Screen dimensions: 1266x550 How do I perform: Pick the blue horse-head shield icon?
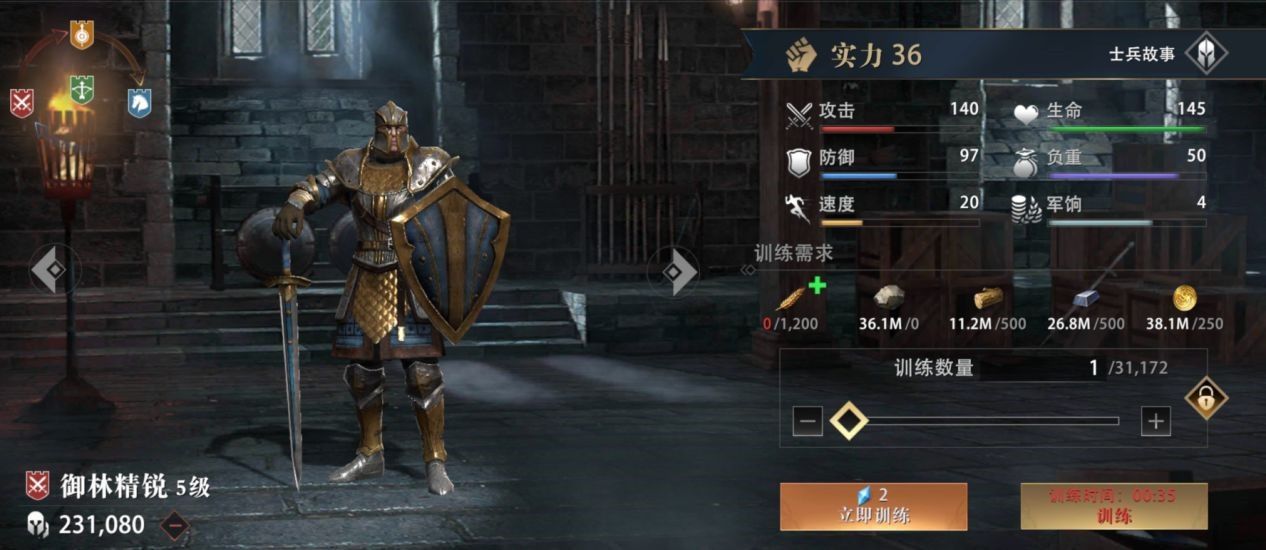(139, 103)
